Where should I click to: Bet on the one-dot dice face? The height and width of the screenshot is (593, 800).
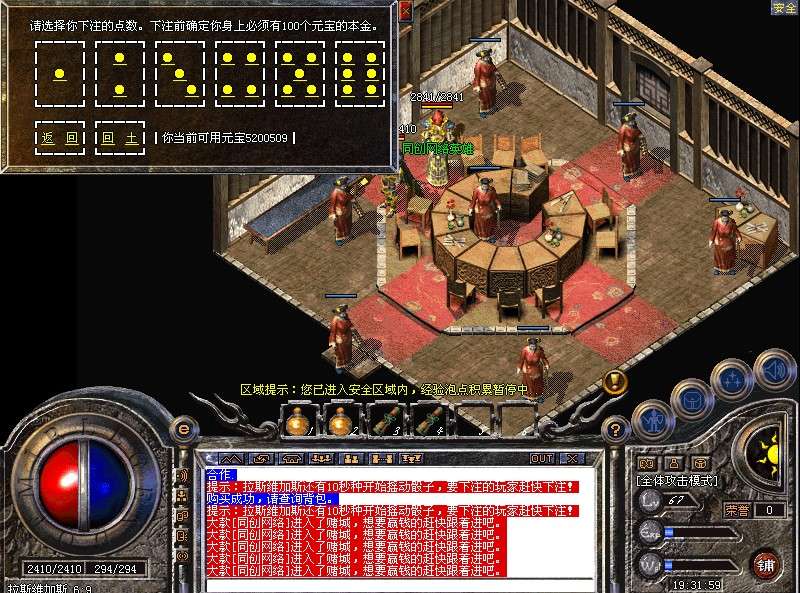tap(60, 73)
